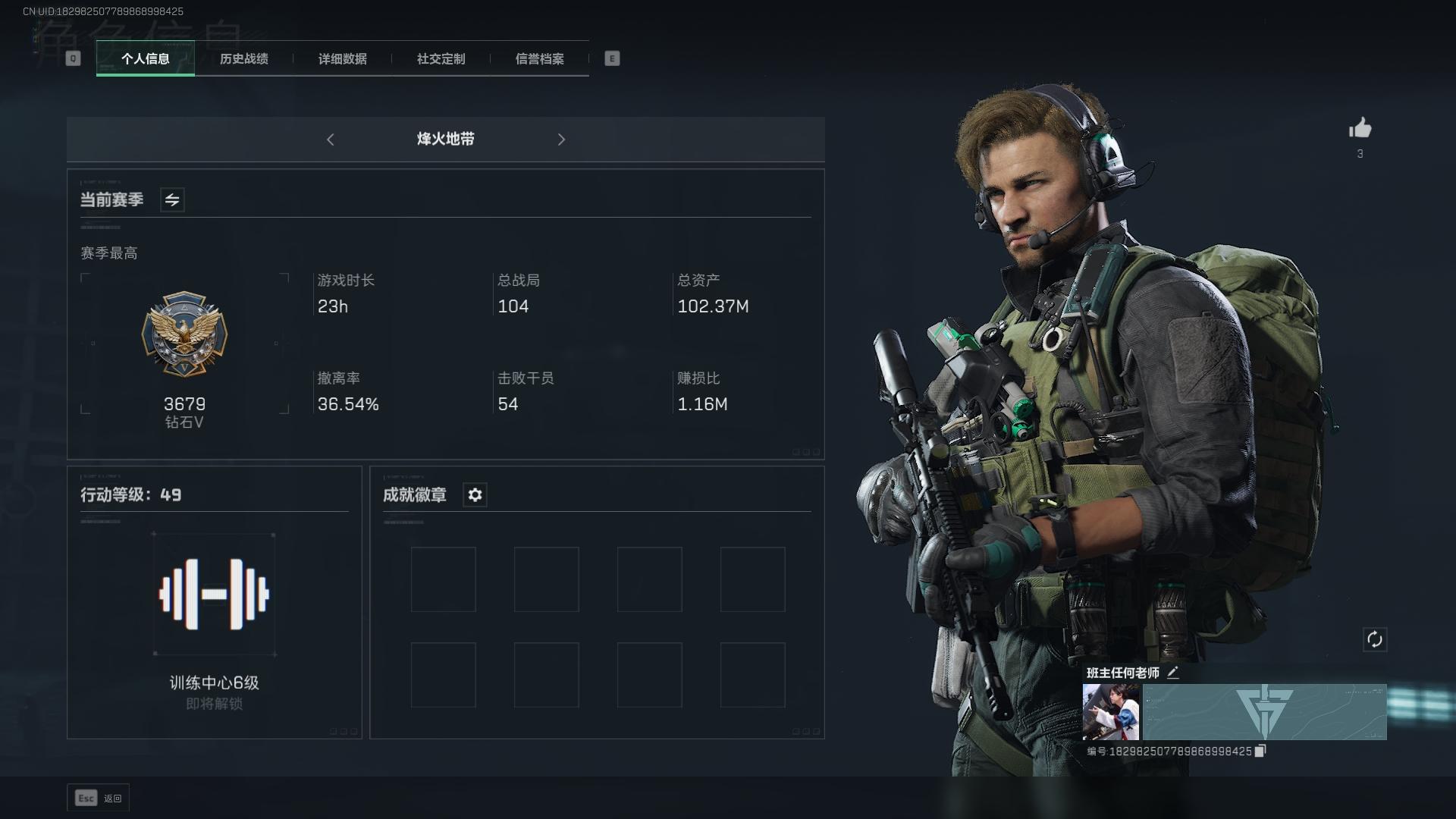Open 成就徽章 badge settings gear

click(x=475, y=495)
